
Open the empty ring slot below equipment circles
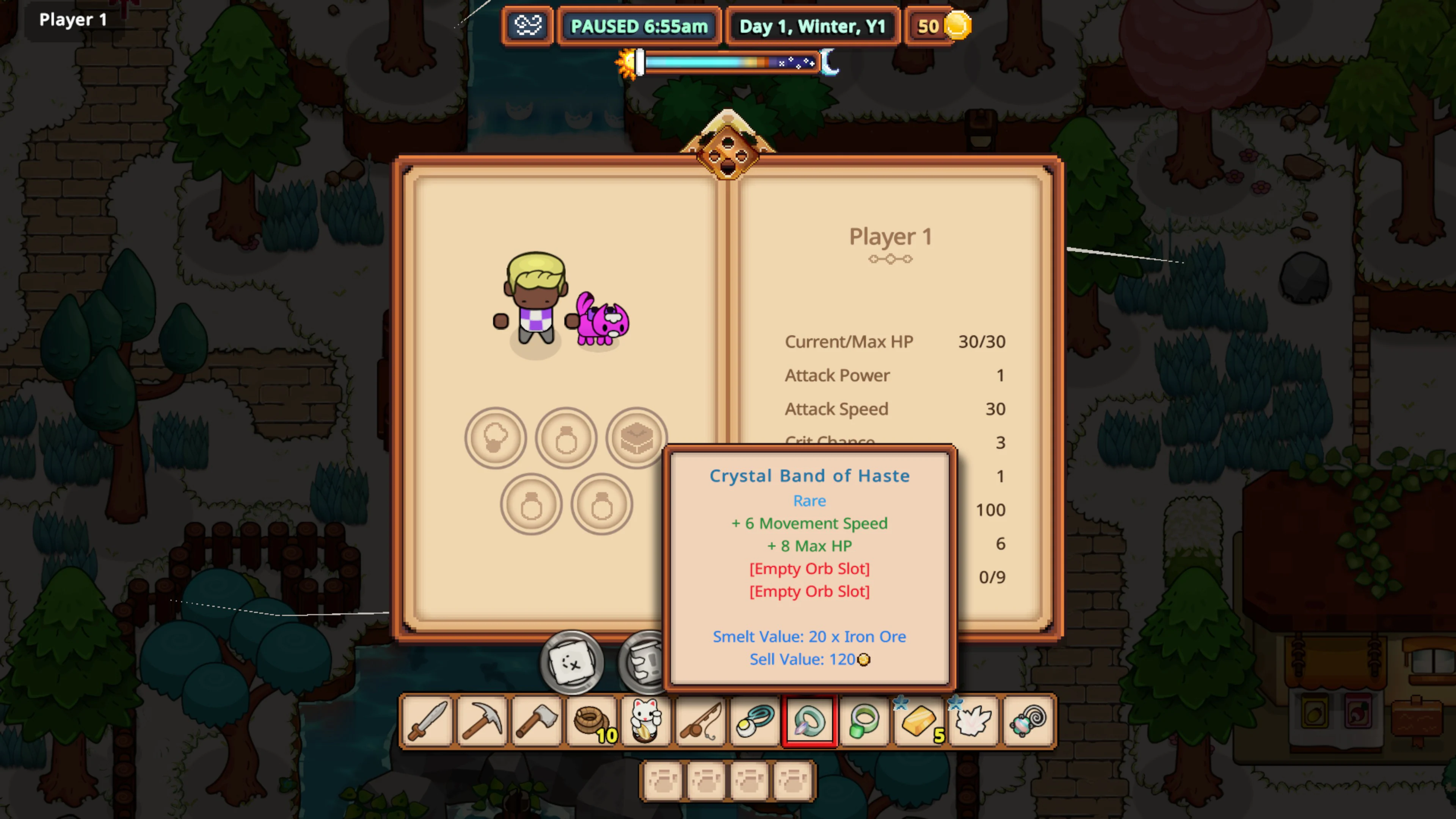531,503
